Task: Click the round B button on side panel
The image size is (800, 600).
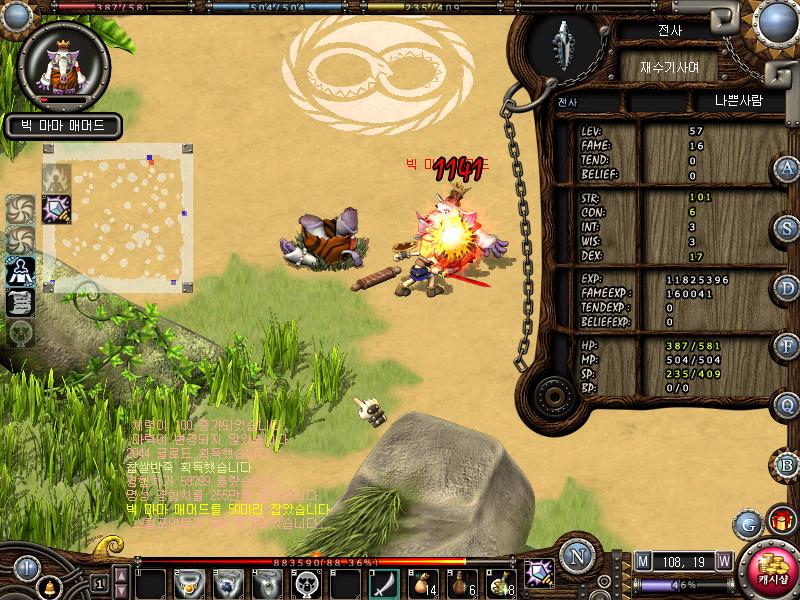Action: (x=788, y=465)
